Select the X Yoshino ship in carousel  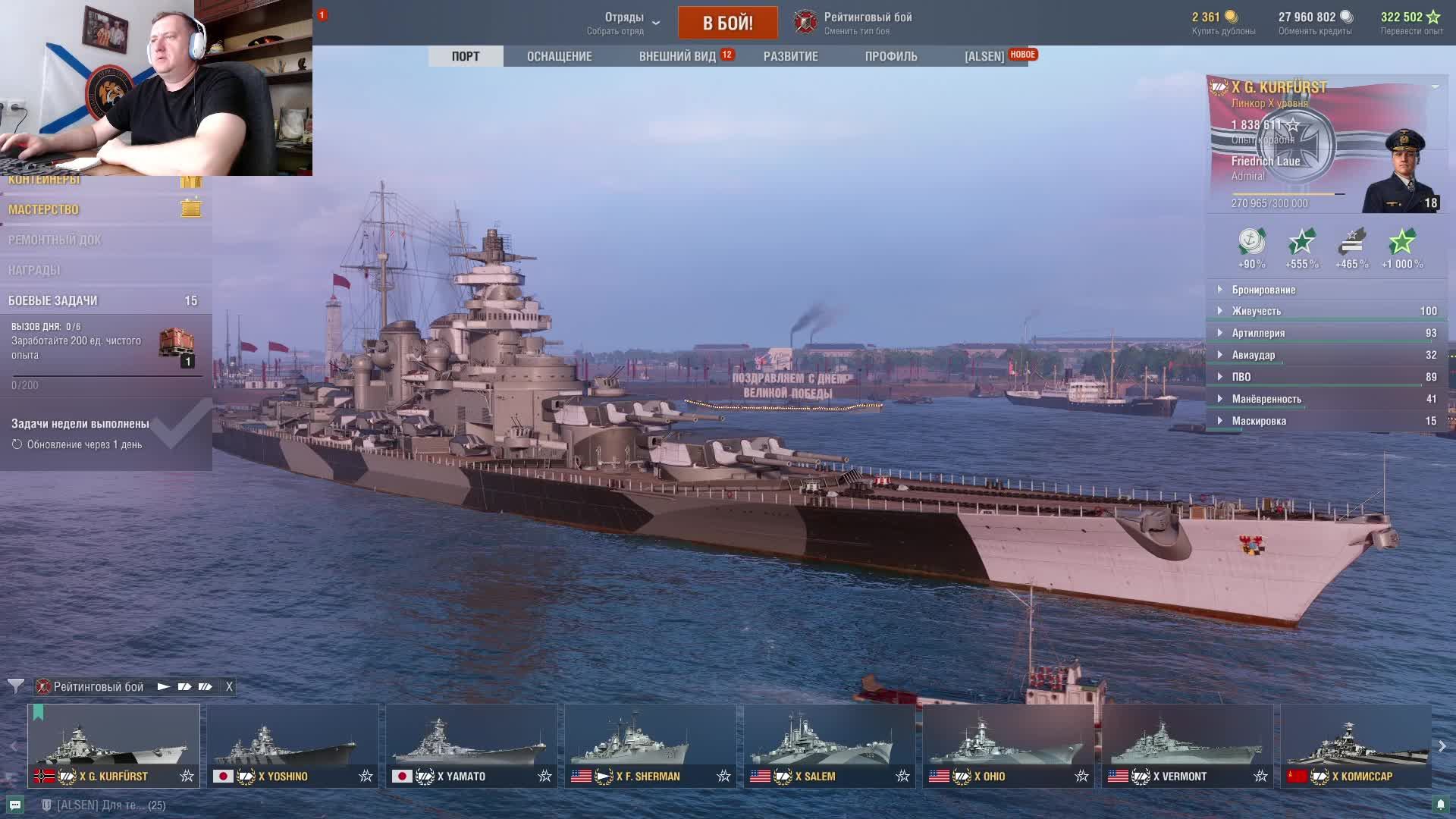click(292, 745)
